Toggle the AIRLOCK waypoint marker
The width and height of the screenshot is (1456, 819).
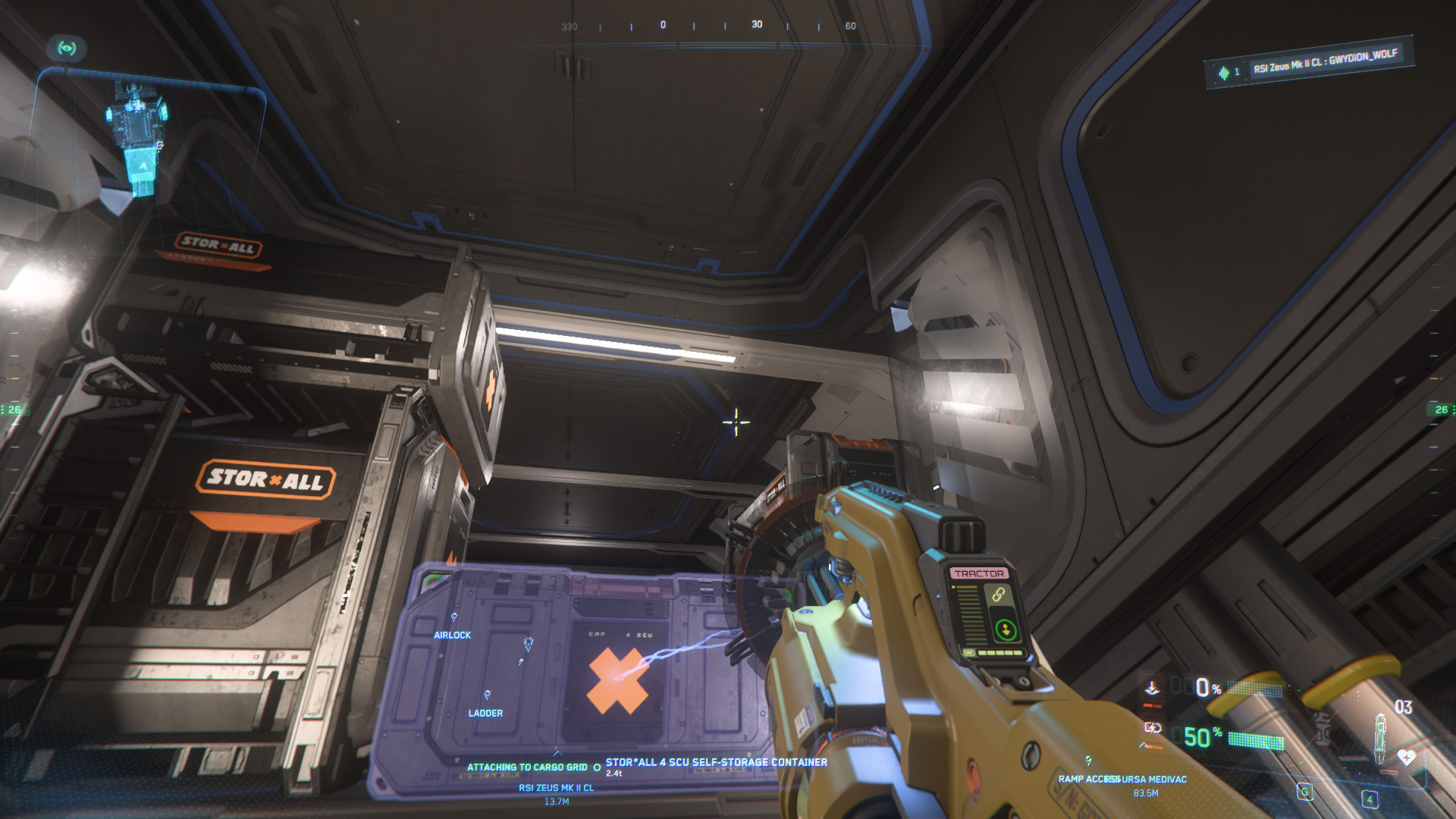[x=452, y=635]
